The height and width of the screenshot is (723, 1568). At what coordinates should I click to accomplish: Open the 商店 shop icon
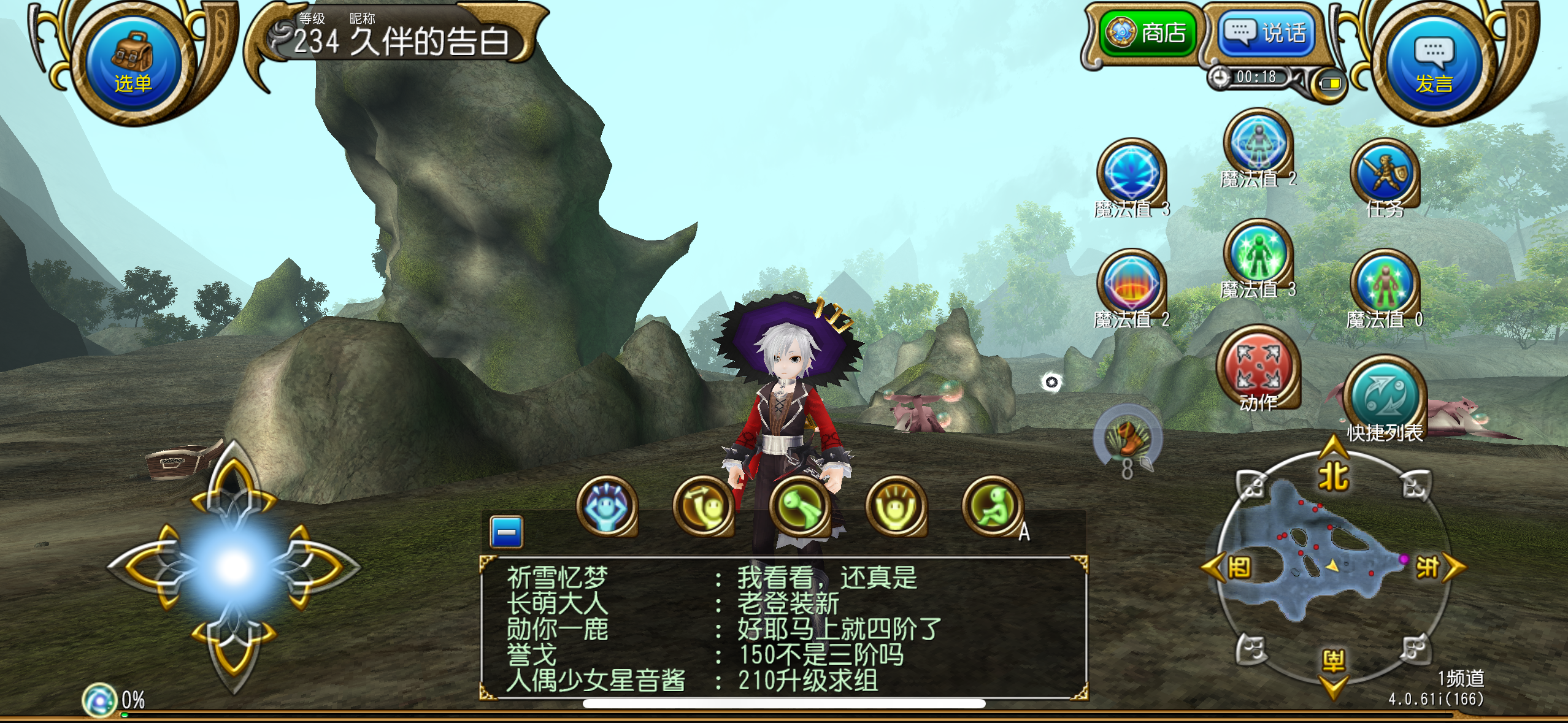1147,34
